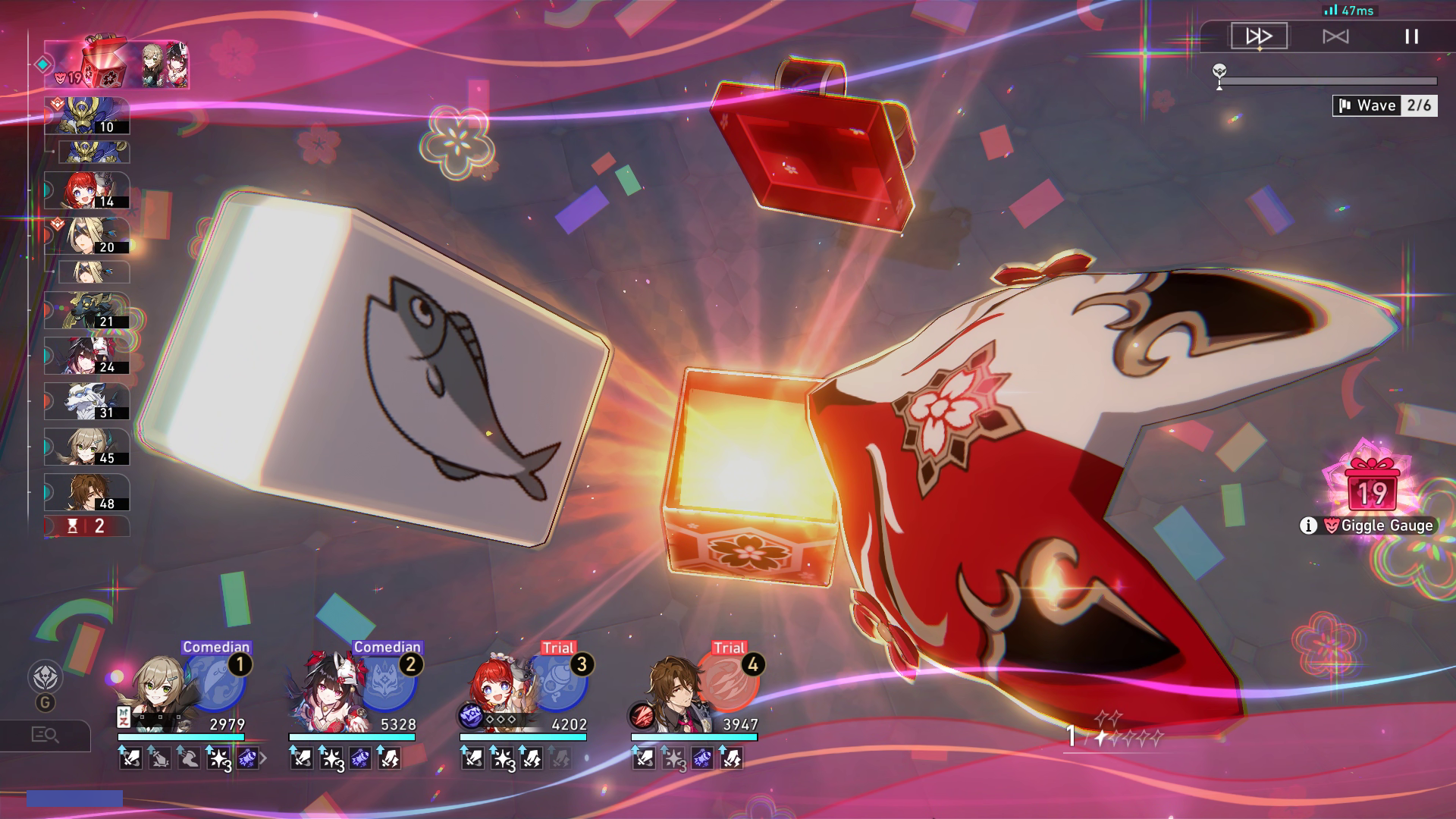Select the black wolf turn order entry
The height and width of the screenshot is (819, 1456).
(x=87, y=311)
